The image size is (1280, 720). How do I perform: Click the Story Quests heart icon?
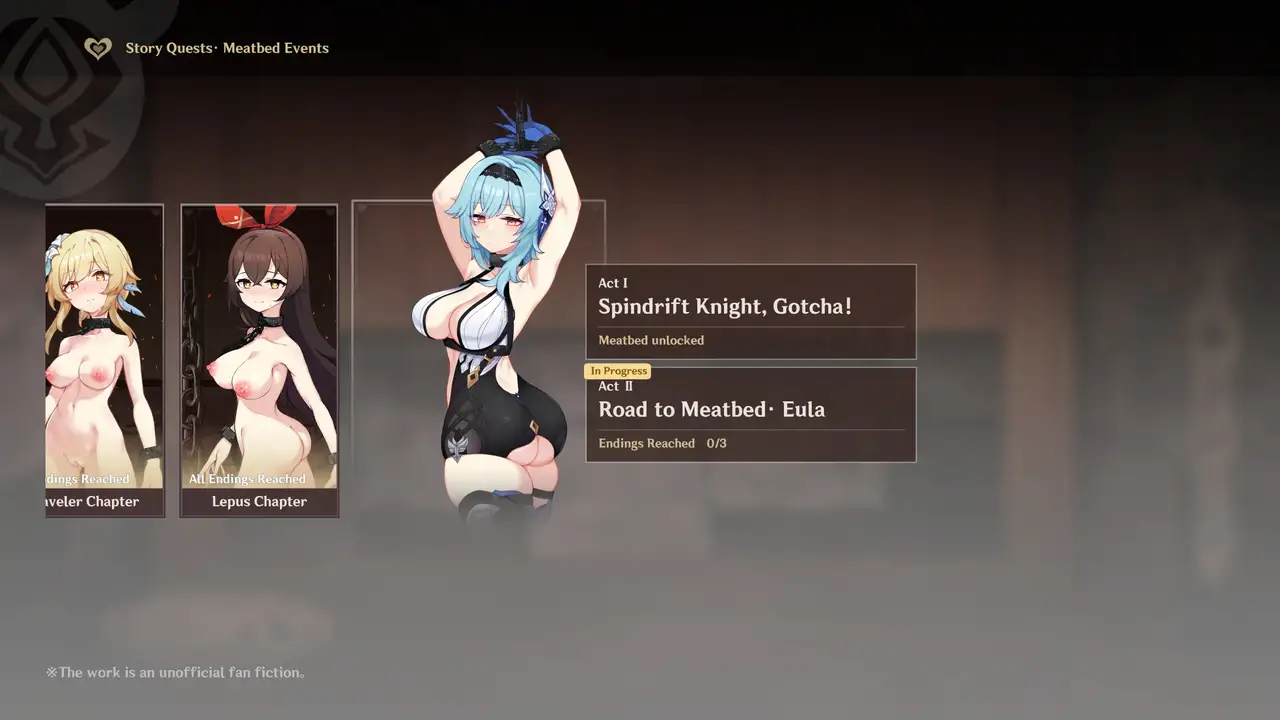[97, 48]
